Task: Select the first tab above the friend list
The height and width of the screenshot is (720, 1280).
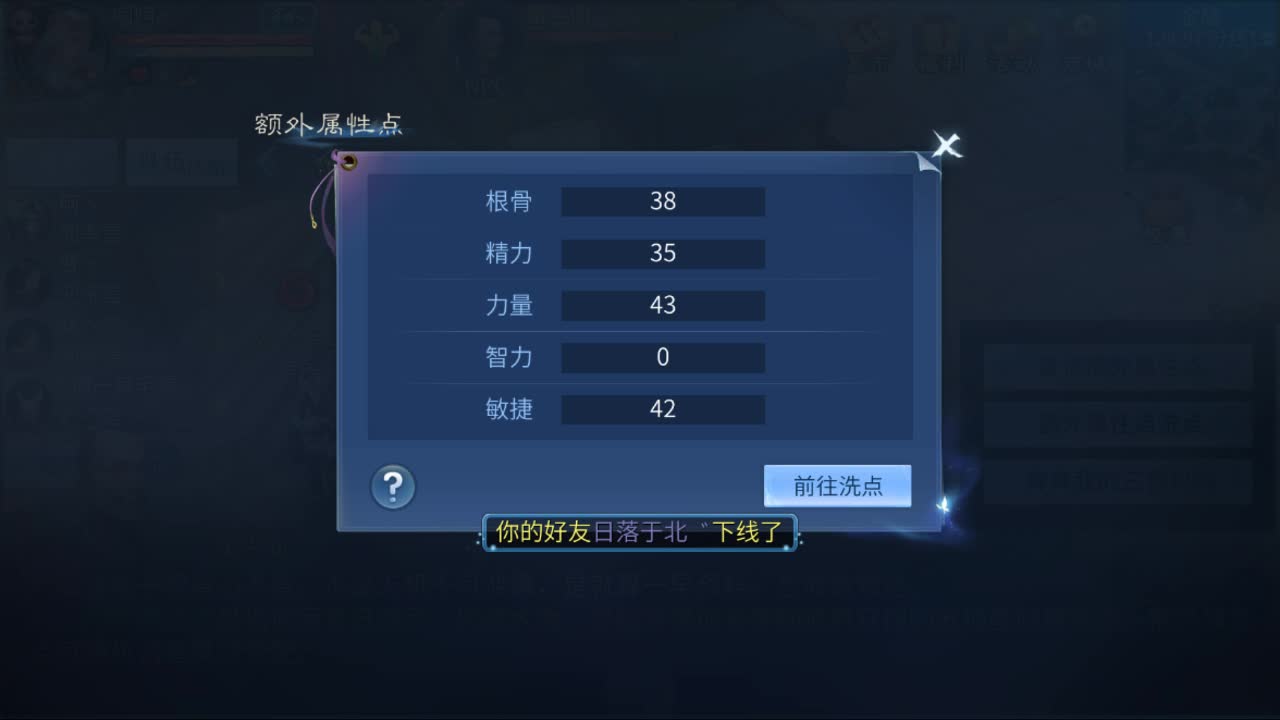Action: [60, 163]
